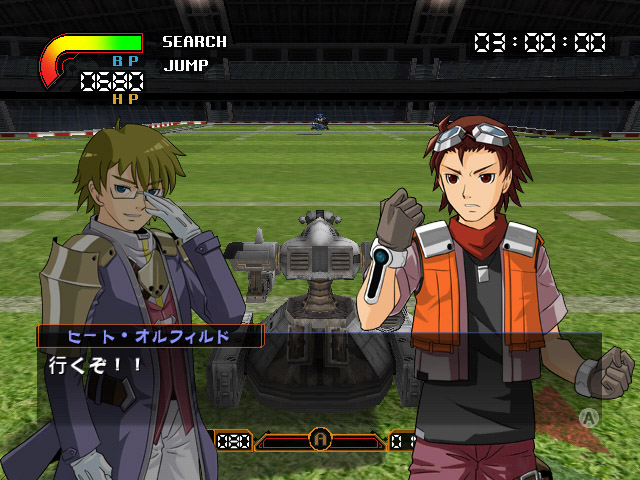Click the speaker name plate above the dialogue

coord(150,336)
